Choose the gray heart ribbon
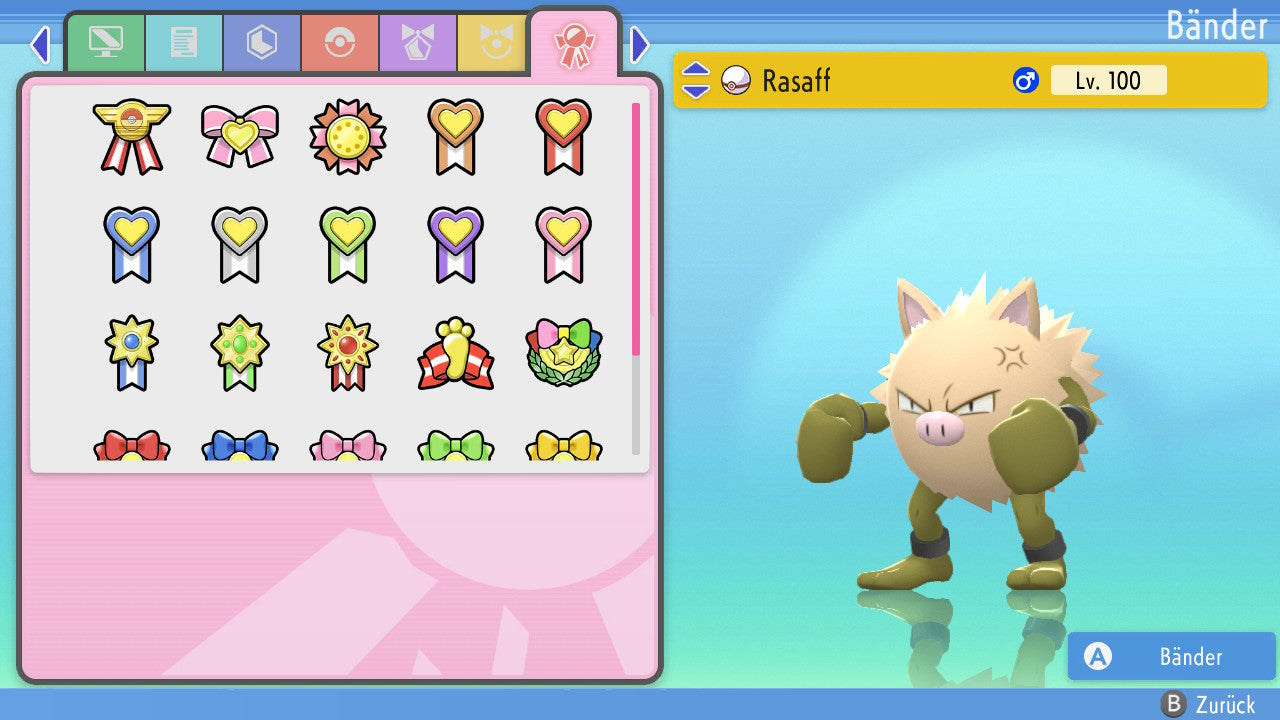1280x720 pixels. click(x=239, y=244)
